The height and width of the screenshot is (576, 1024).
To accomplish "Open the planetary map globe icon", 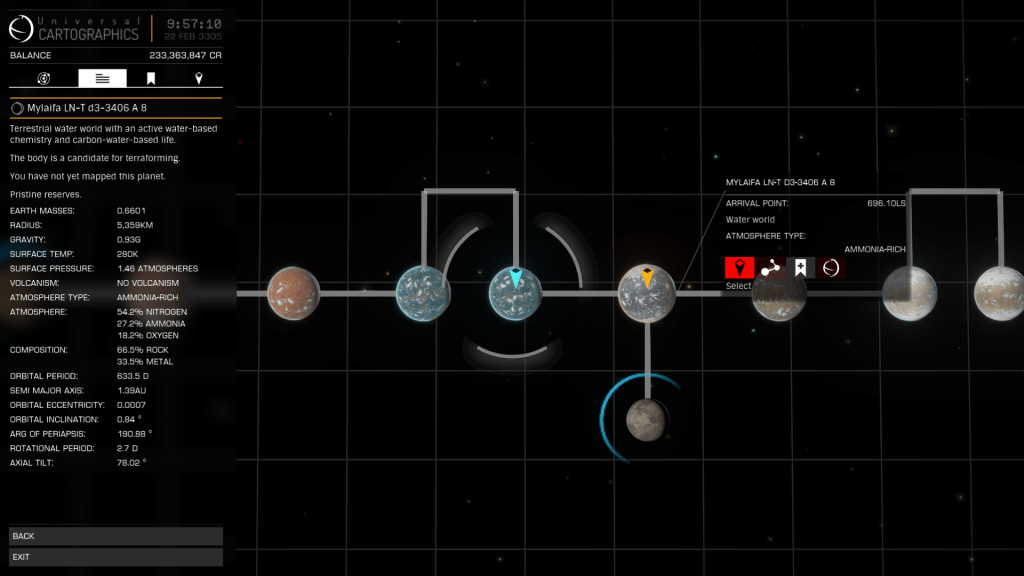I will (x=830, y=267).
